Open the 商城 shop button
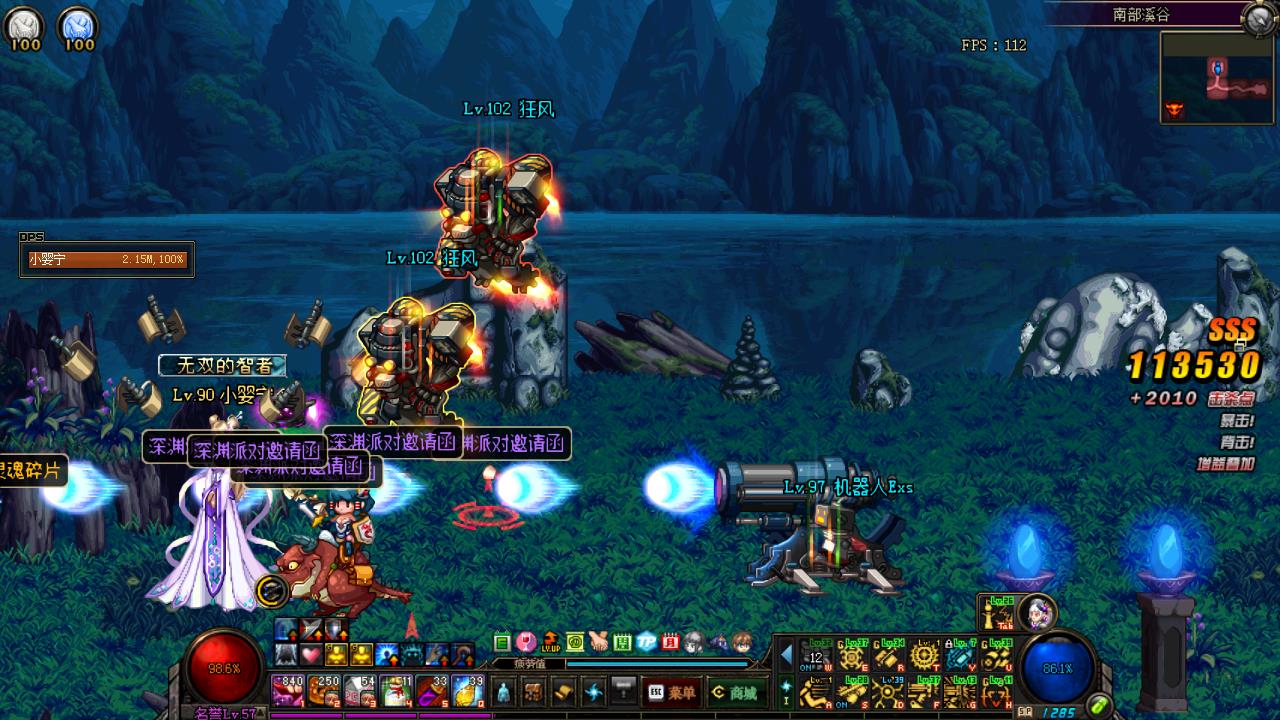Image resolution: width=1280 pixels, height=720 pixels. pos(733,691)
